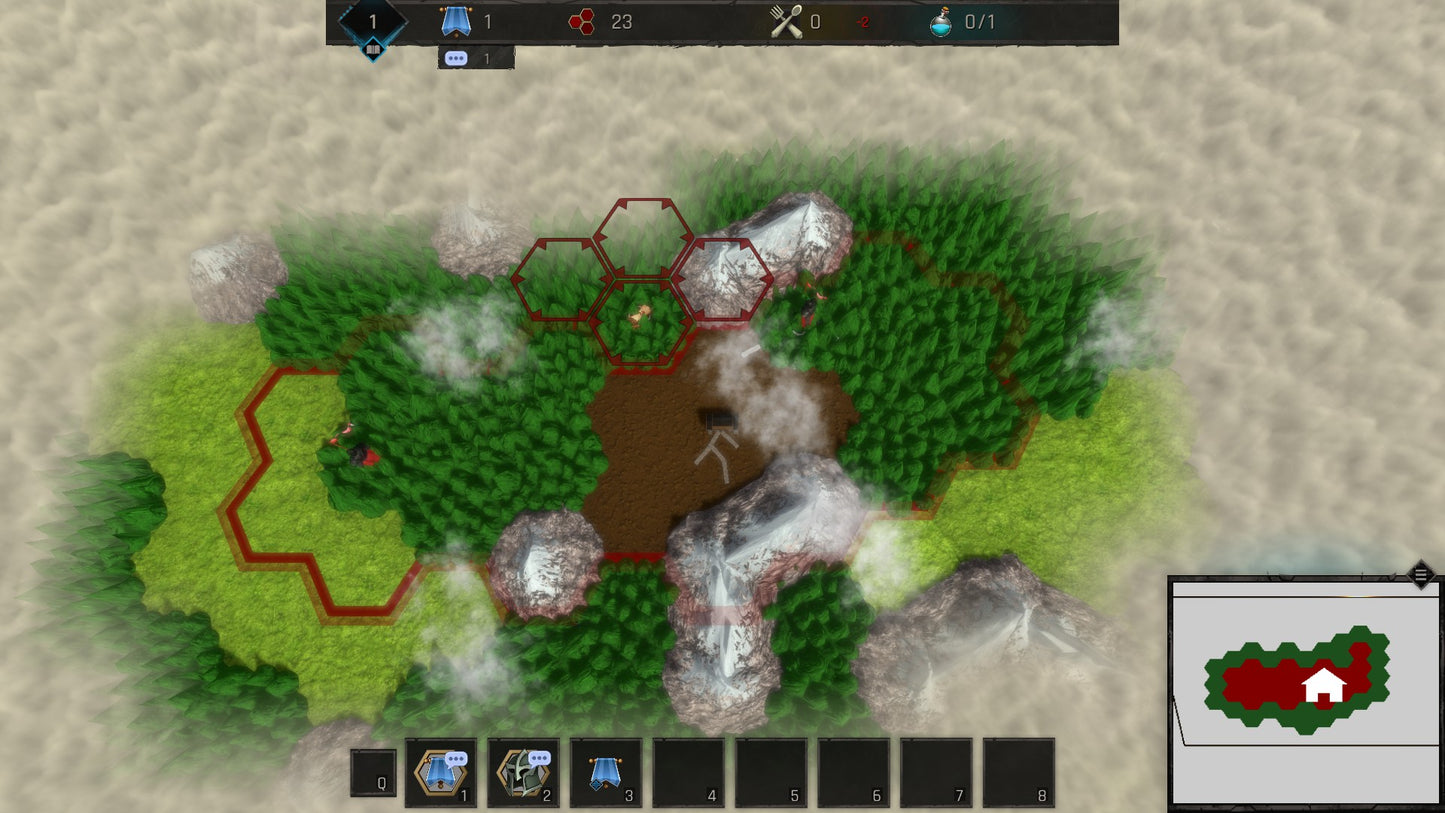
Task: Click the blue banner icon in the top bar
Action: (456, 22)
